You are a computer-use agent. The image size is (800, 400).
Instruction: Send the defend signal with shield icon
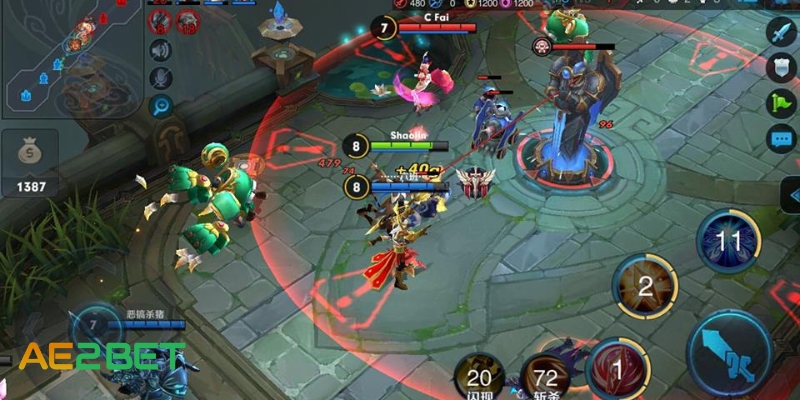click(x=780, y=68)
